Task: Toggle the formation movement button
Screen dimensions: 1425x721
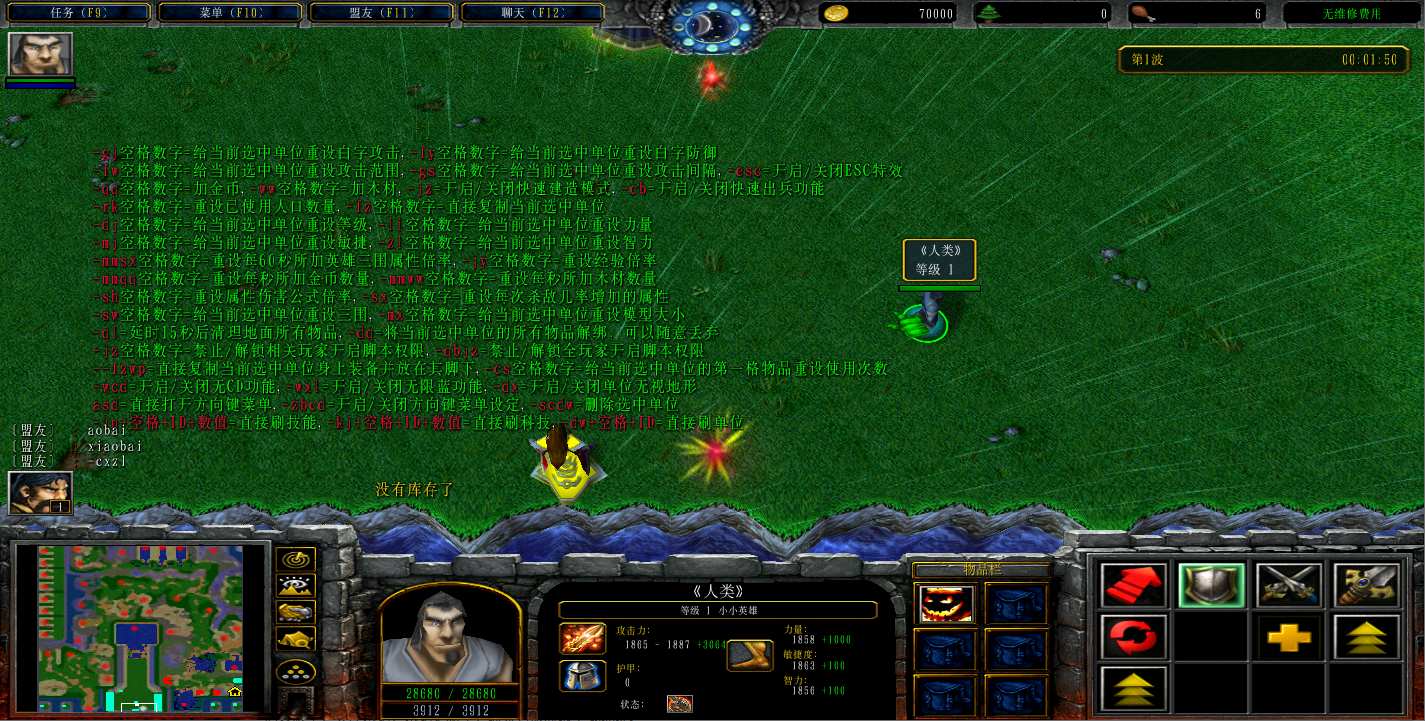Action: 298,671
